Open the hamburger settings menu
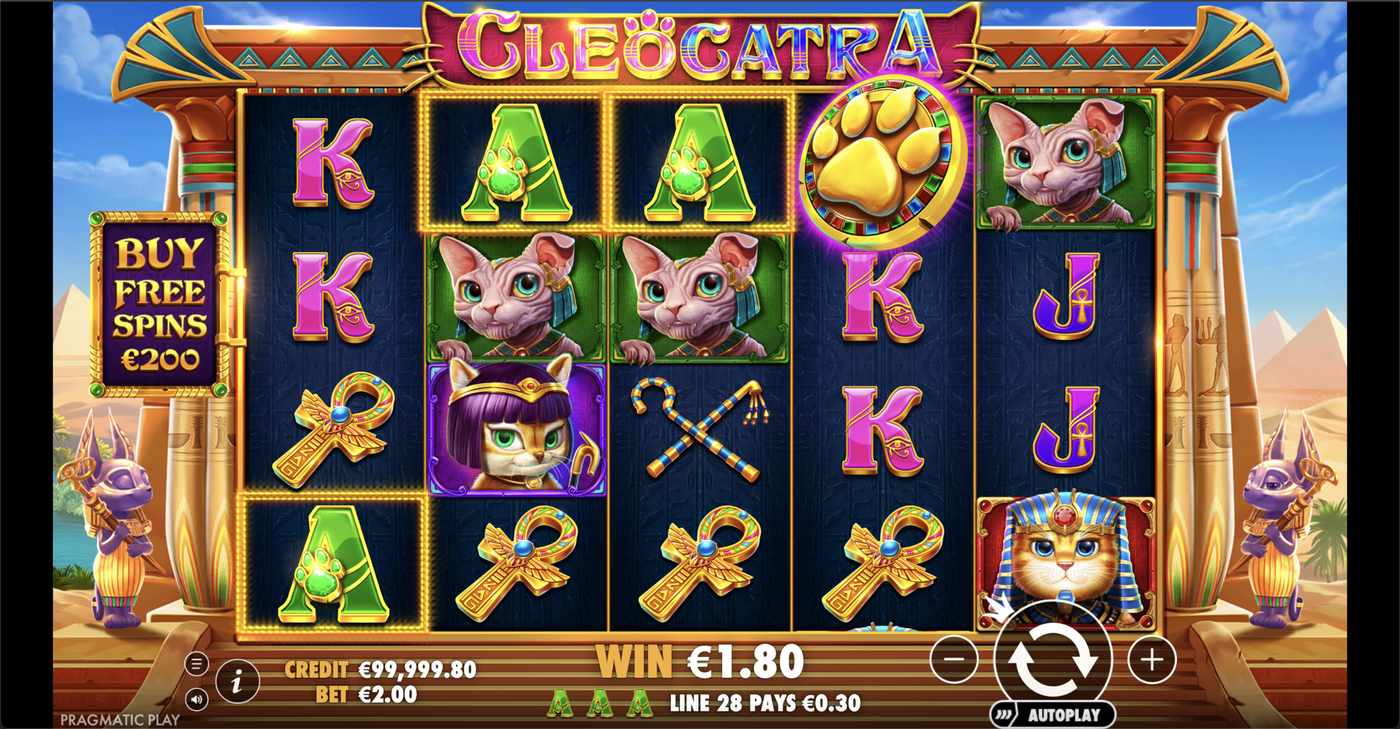The image size is (1400, 729). [x=196, y=662]
